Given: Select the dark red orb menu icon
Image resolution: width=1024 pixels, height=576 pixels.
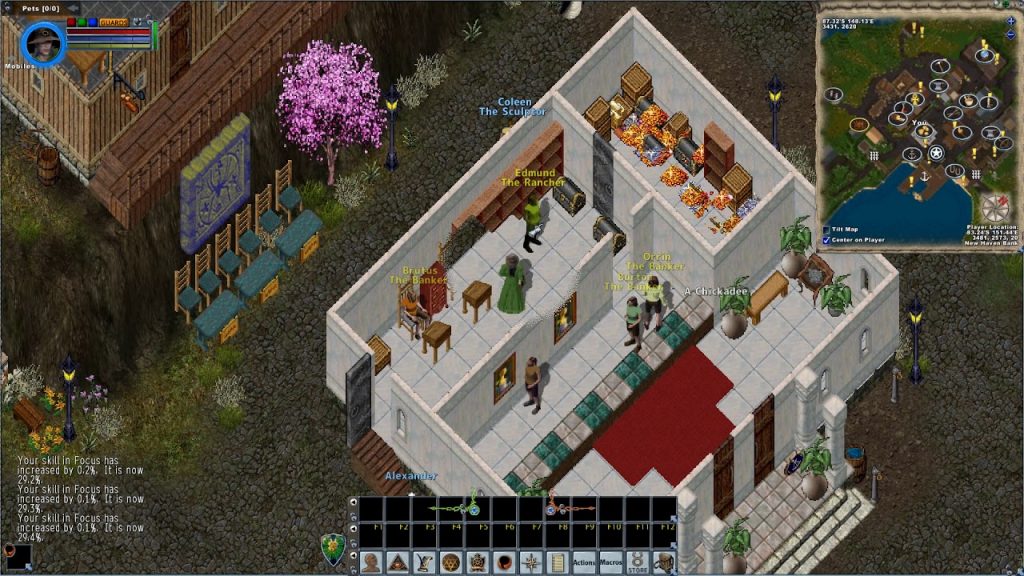Looking at the screenshot, I should [x=504, y=563].
